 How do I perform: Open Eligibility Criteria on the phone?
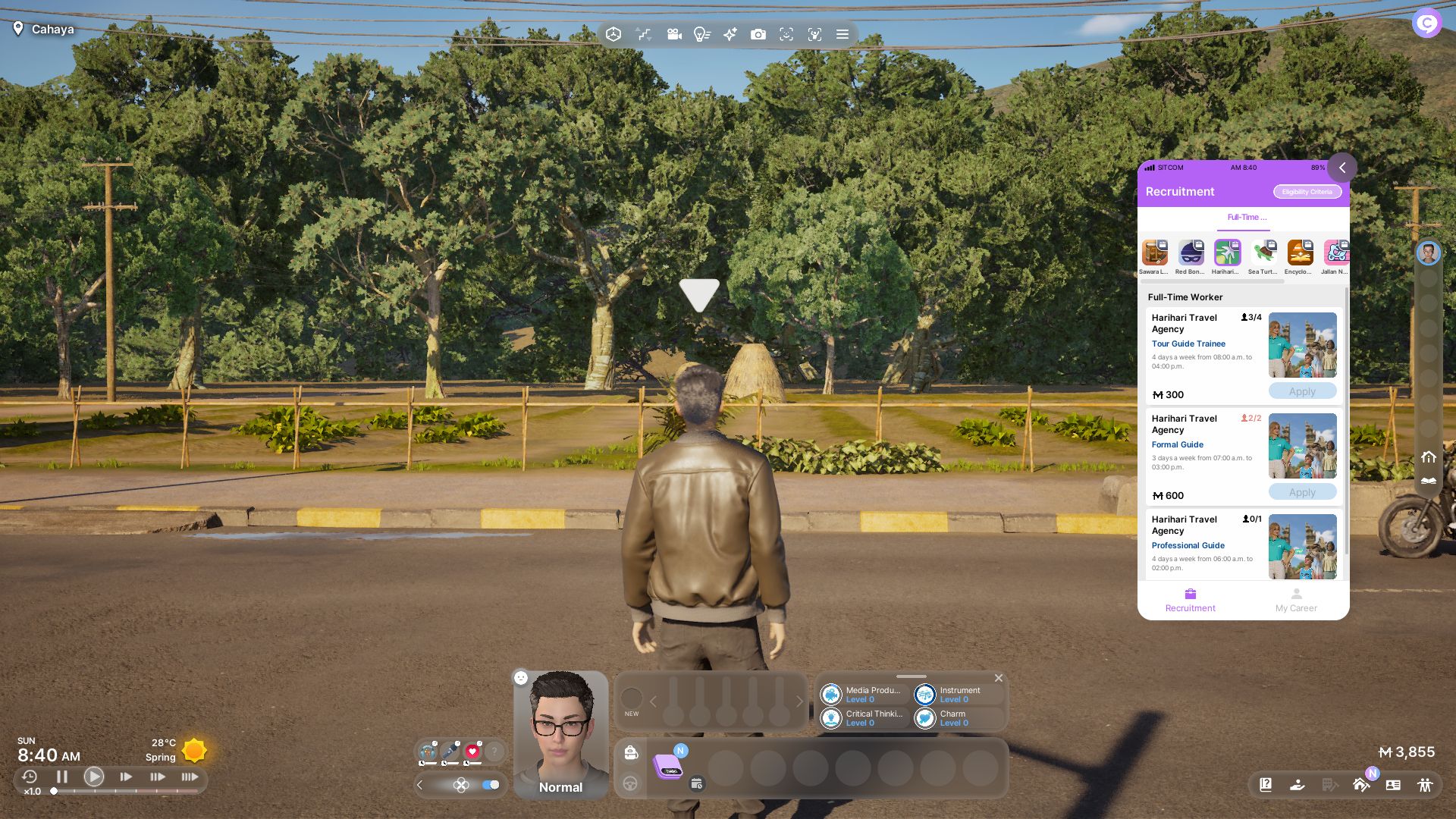[x=1307, y=192]
